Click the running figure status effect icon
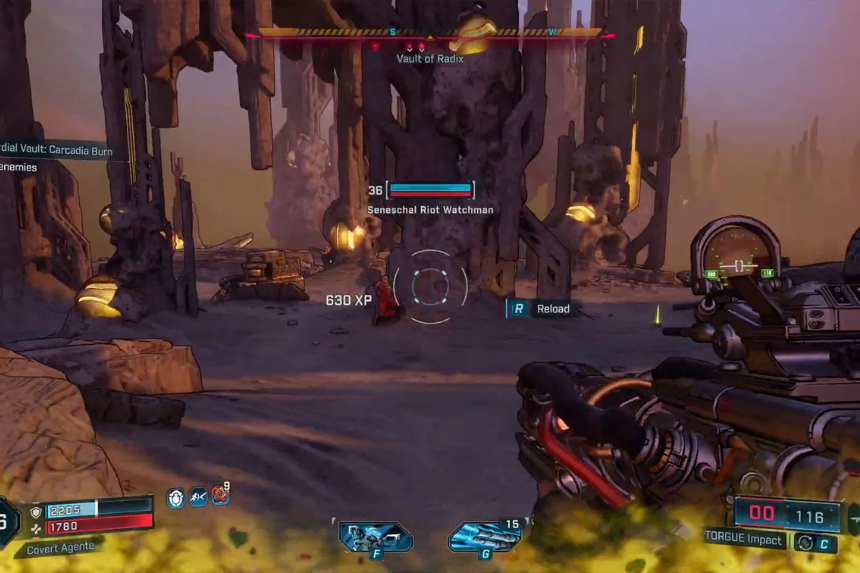The height and width of the screenshot is (573, 860). point(198,497)
